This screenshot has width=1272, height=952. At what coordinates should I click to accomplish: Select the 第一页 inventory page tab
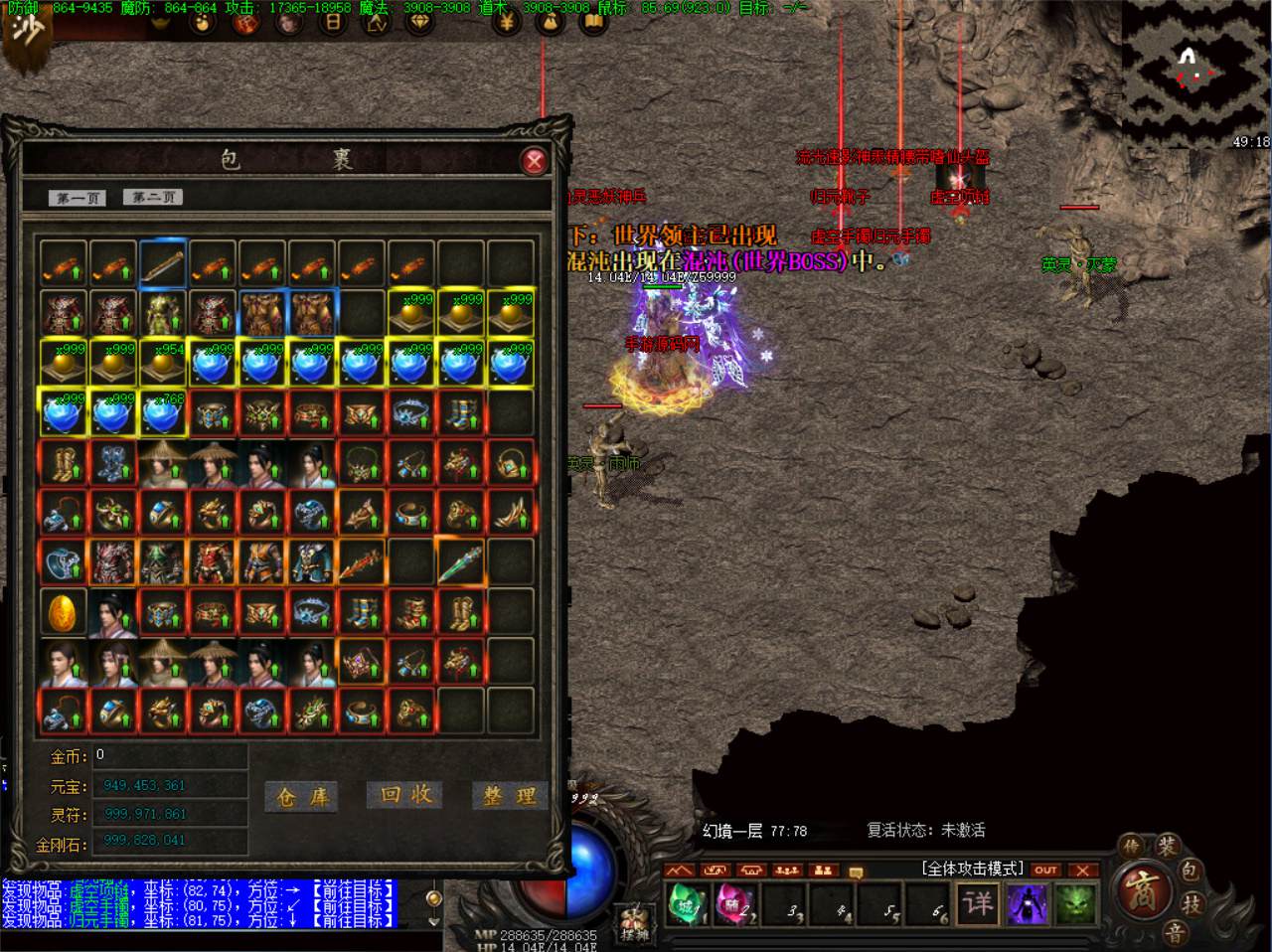(x=78, y=198)
